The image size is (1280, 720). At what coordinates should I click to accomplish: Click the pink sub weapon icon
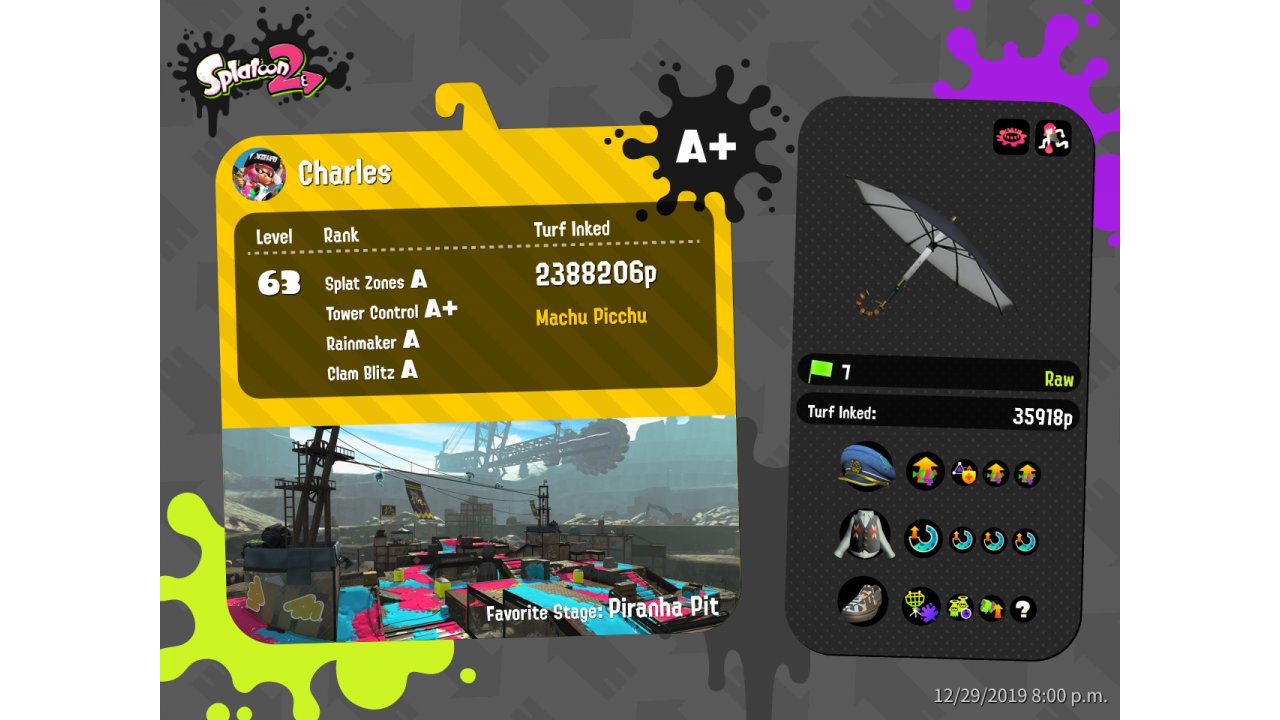coord(1011,138)
